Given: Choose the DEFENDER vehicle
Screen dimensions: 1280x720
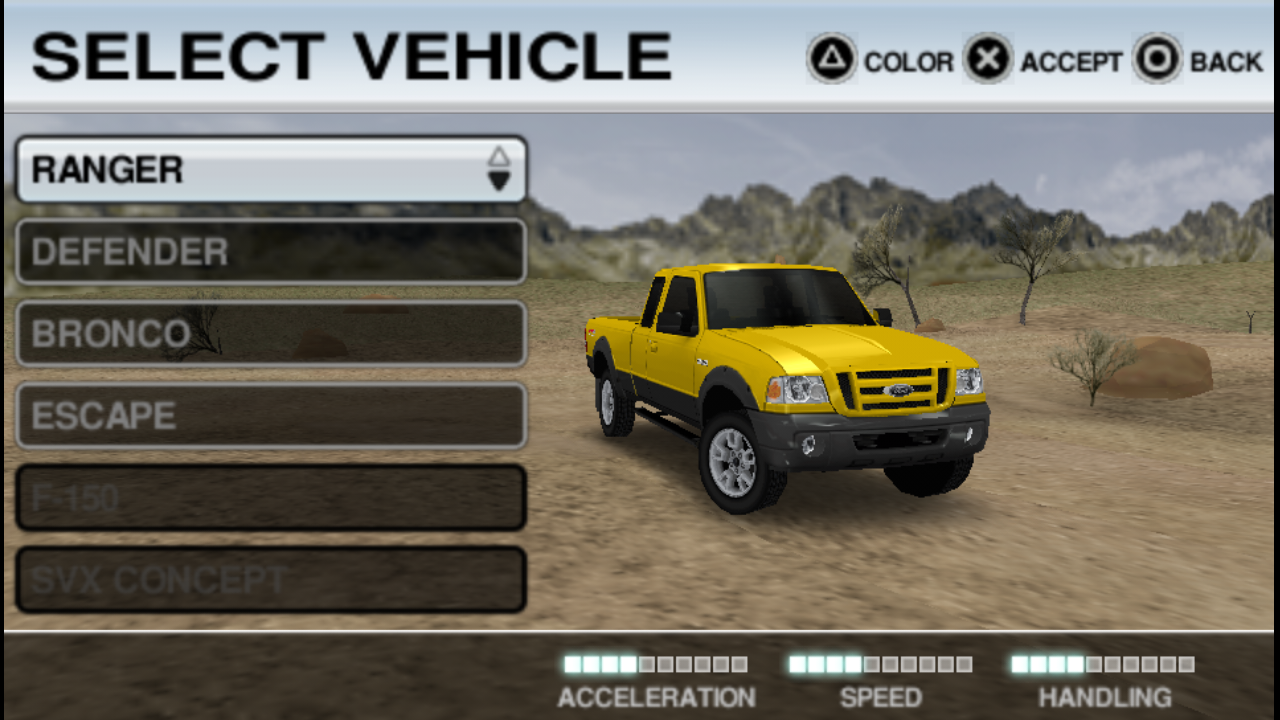Looking at the screenshot, I should pos(270,252).
